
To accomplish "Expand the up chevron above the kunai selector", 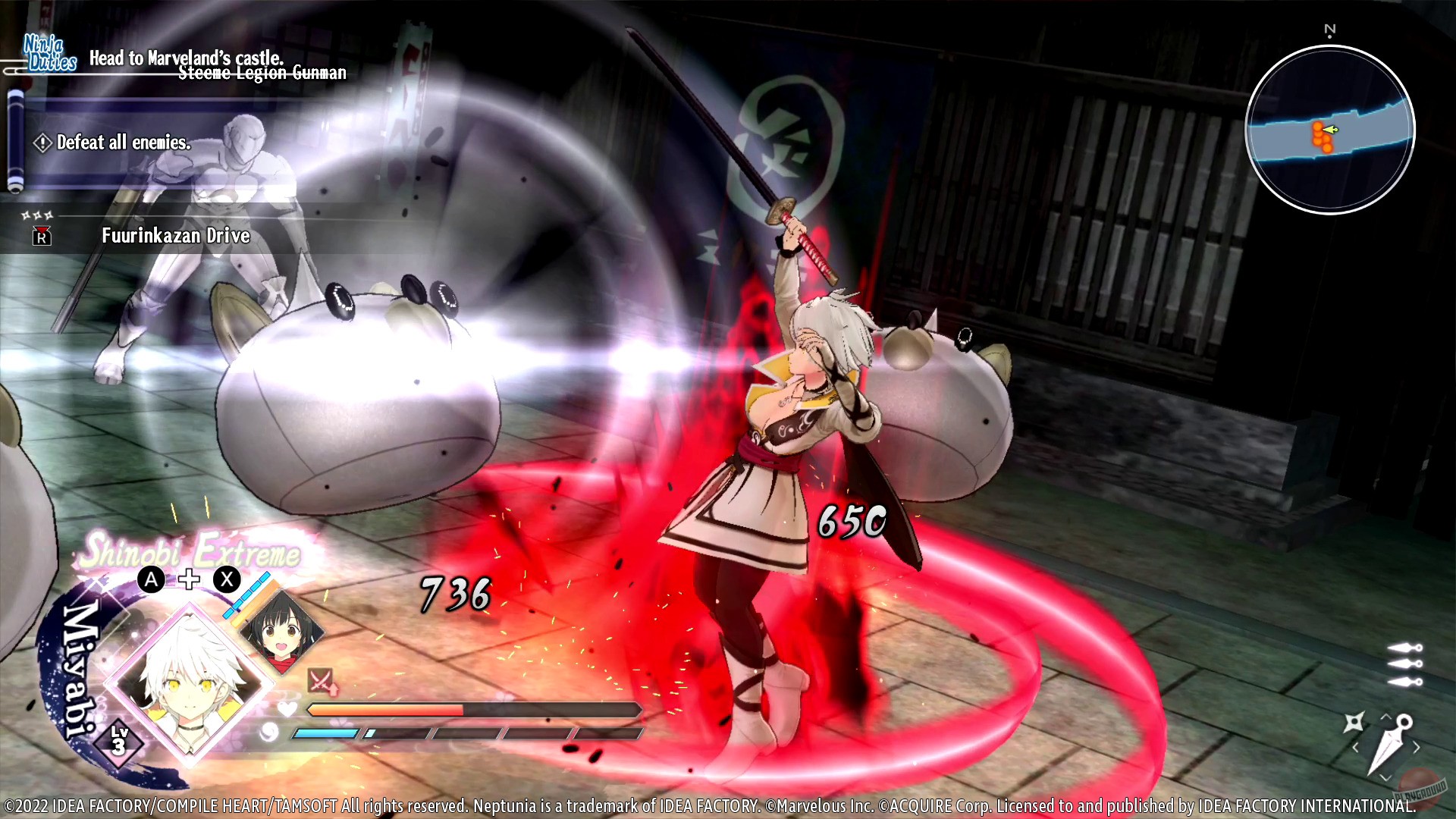I will (1385, 716).
